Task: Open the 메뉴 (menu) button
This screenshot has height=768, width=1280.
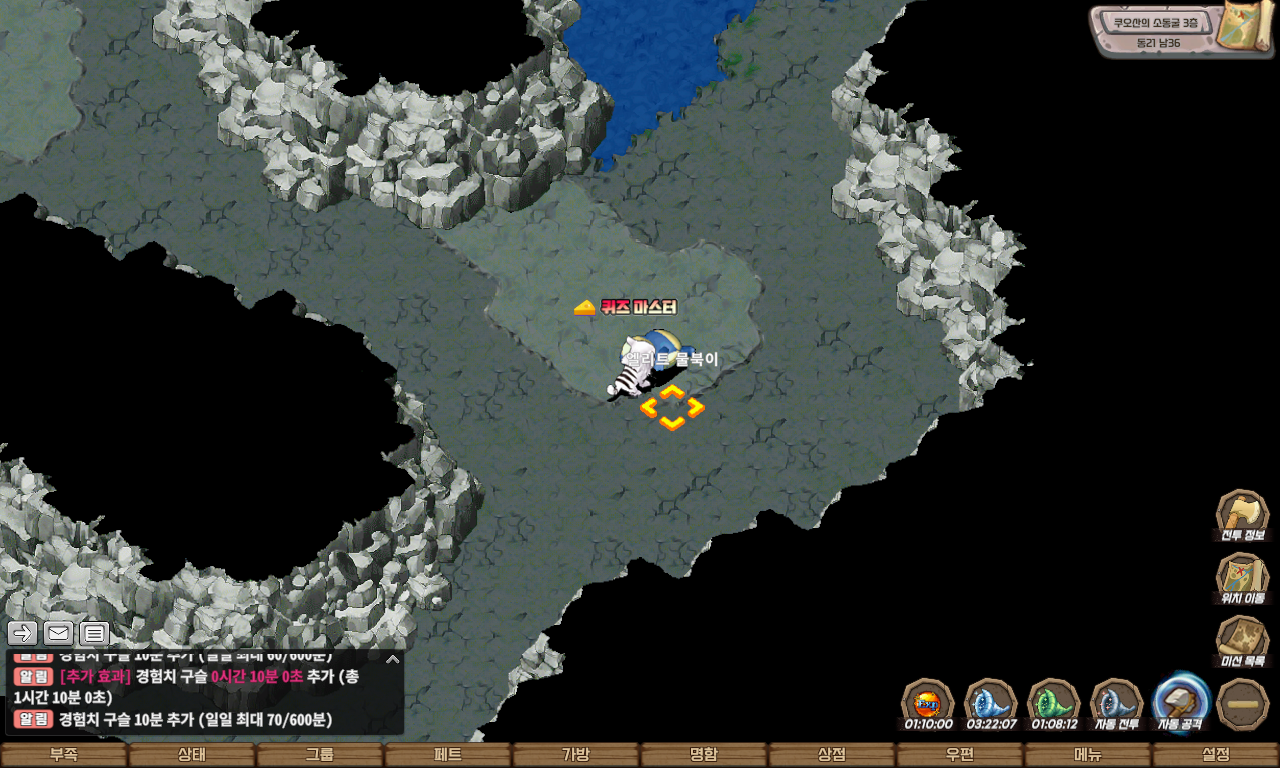Action: click(x=1087, y=755)
